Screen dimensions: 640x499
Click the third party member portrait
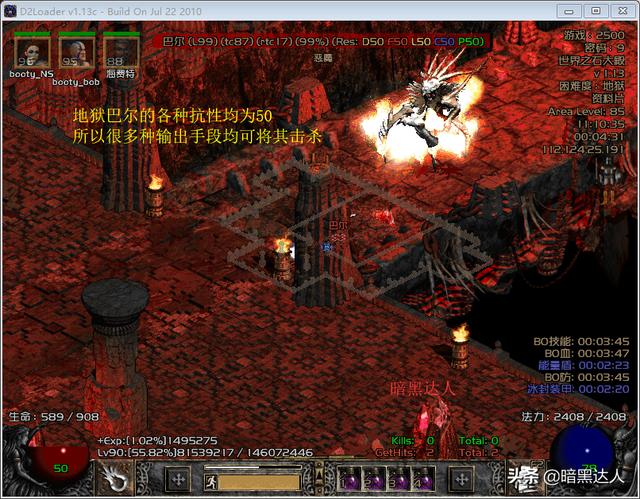click(121, 49)
